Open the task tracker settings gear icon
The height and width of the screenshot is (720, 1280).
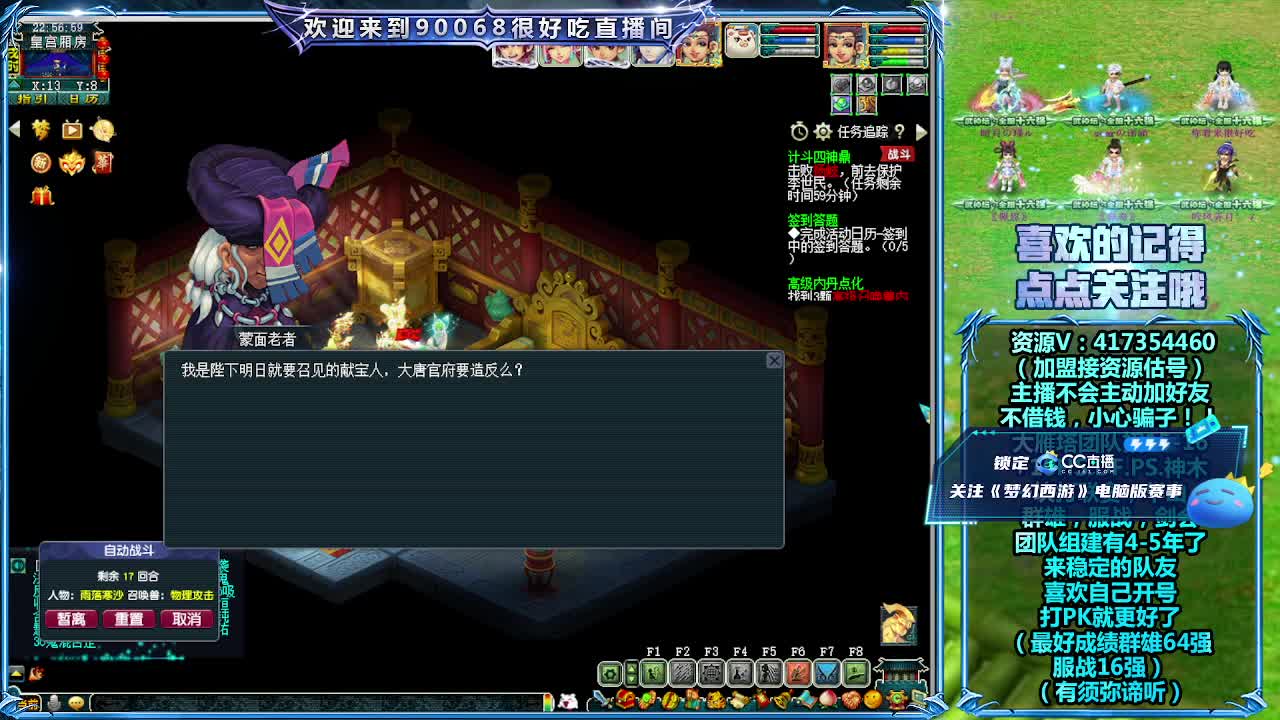823,132
